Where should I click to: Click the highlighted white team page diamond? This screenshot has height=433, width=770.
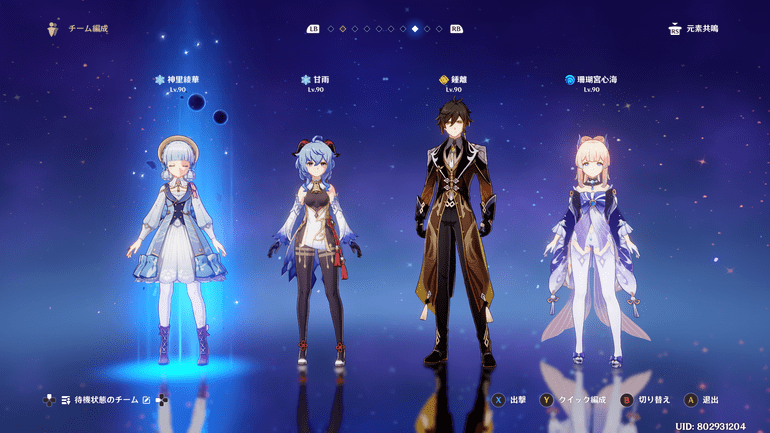(x=415, y=29)
